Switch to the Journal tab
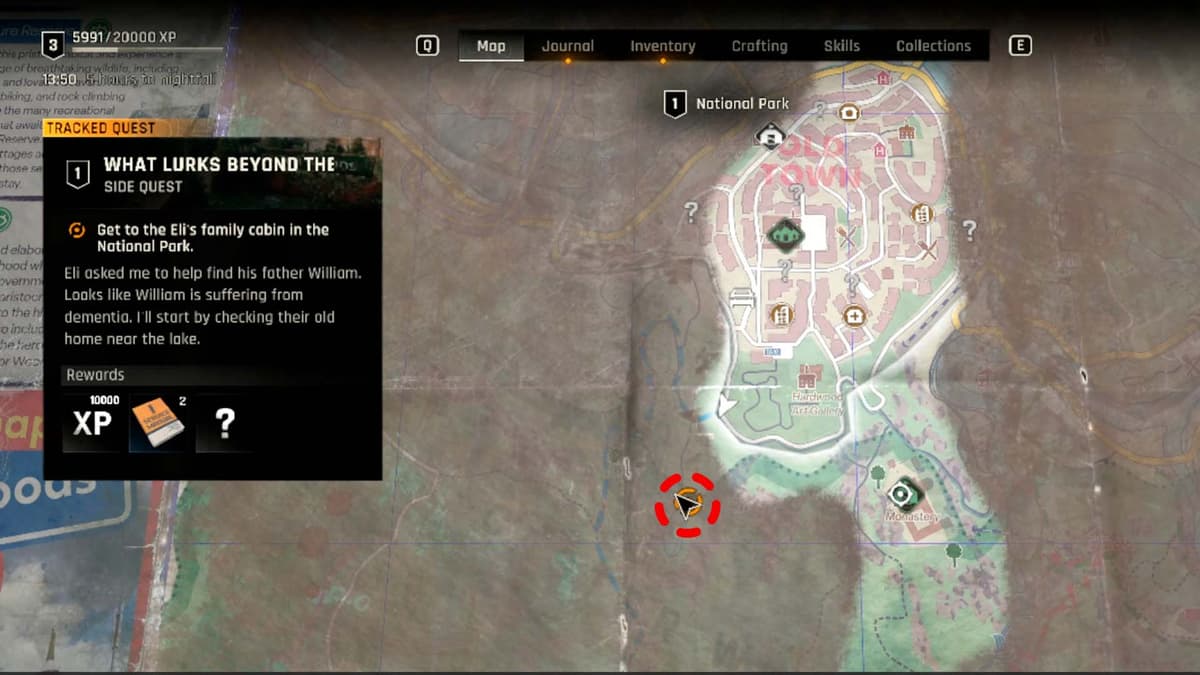Image resolution: width=1200 pixels, height=675 pixels. pyautogui.click(x=567, y=46)
